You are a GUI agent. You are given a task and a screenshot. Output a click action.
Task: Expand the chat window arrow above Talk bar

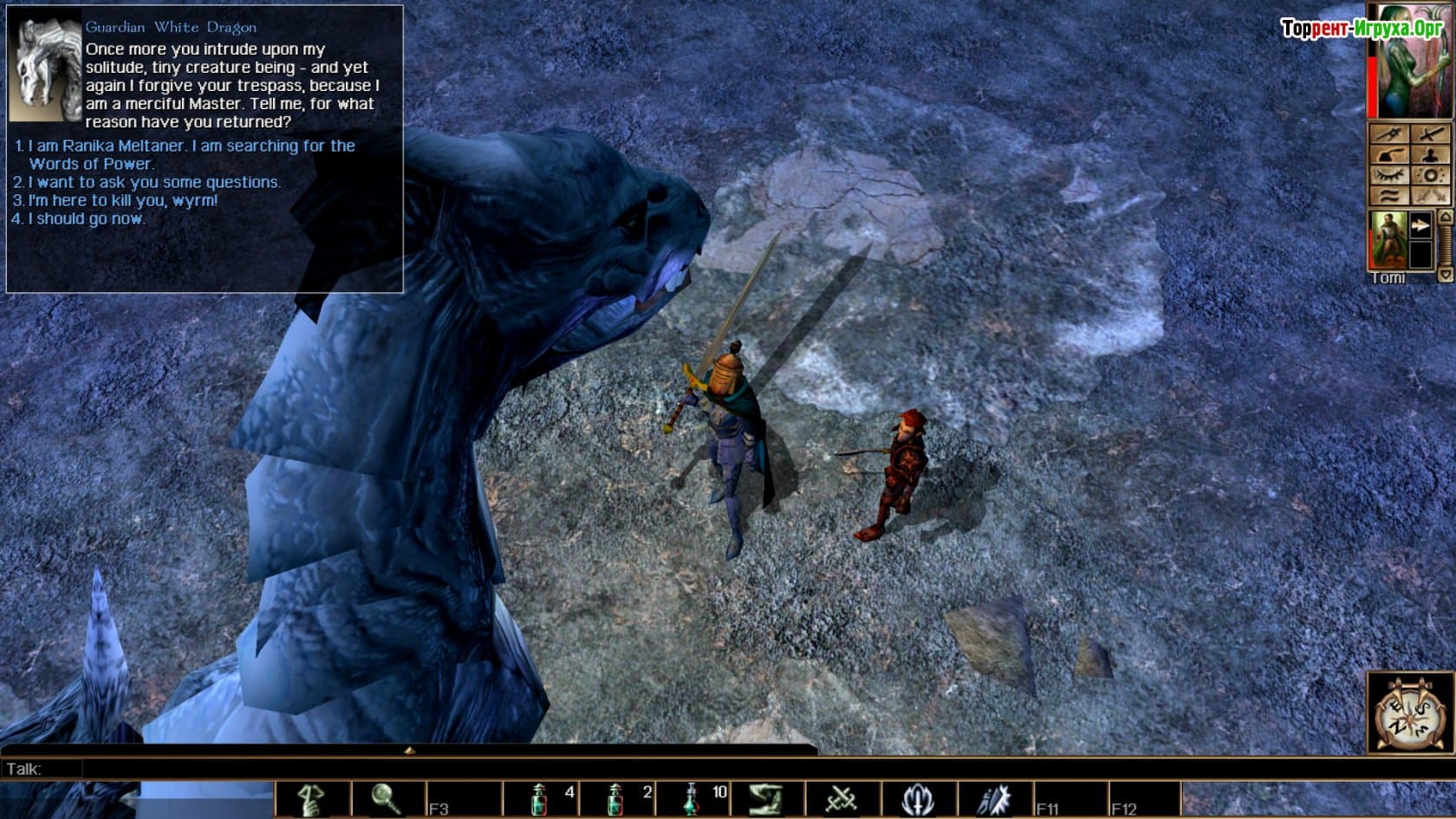pyautogui.click(x=409, y=750)
